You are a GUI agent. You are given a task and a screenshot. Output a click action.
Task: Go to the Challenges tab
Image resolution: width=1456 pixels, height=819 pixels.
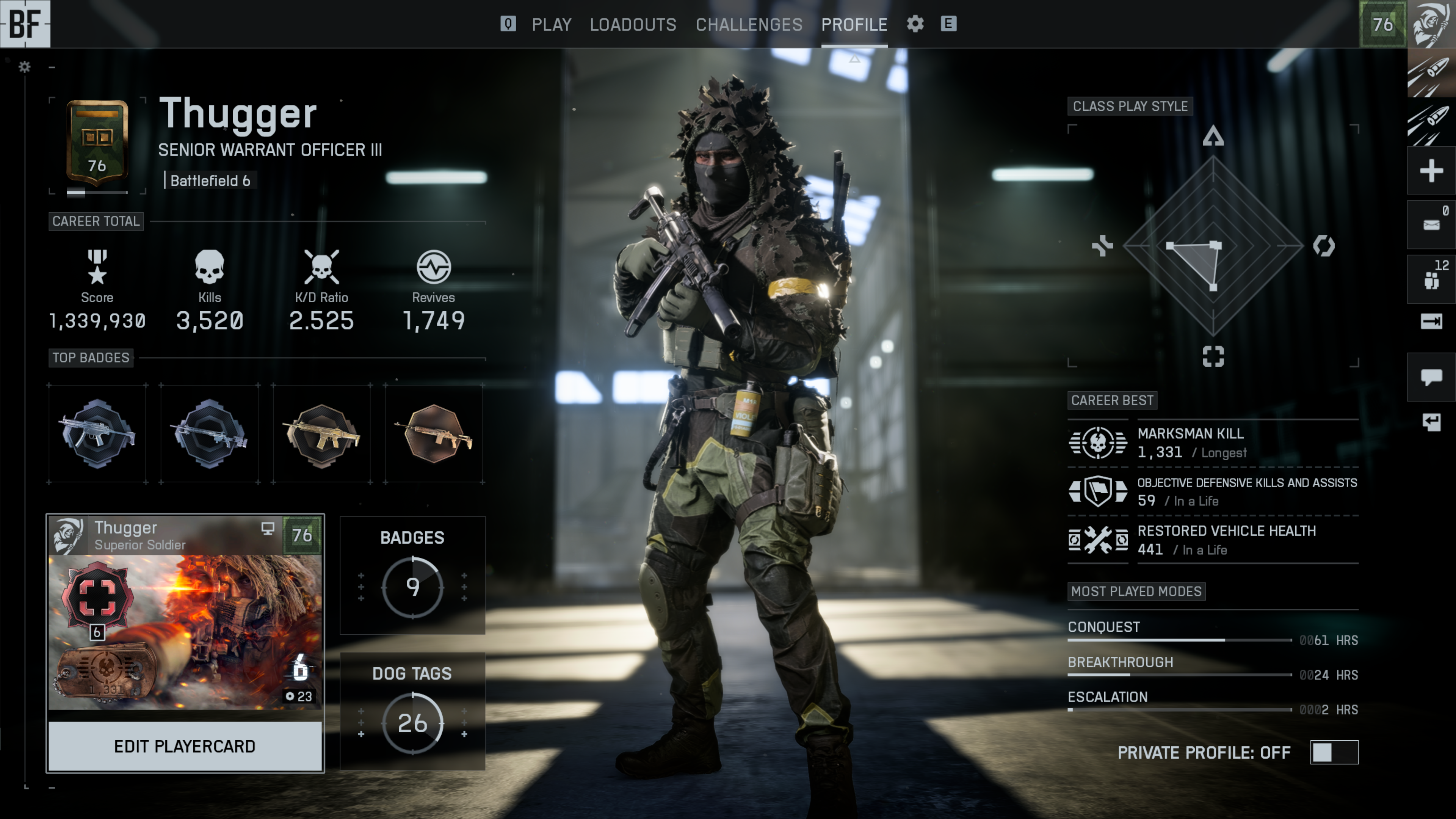[x=748, y=24]
